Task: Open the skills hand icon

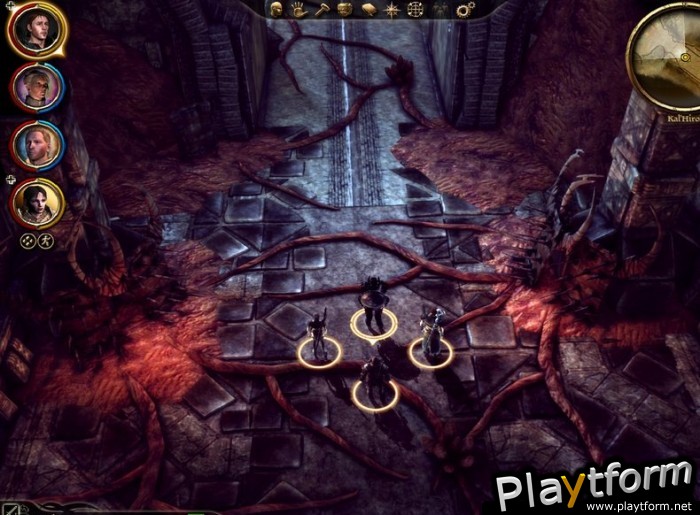Action: (299, 9)
